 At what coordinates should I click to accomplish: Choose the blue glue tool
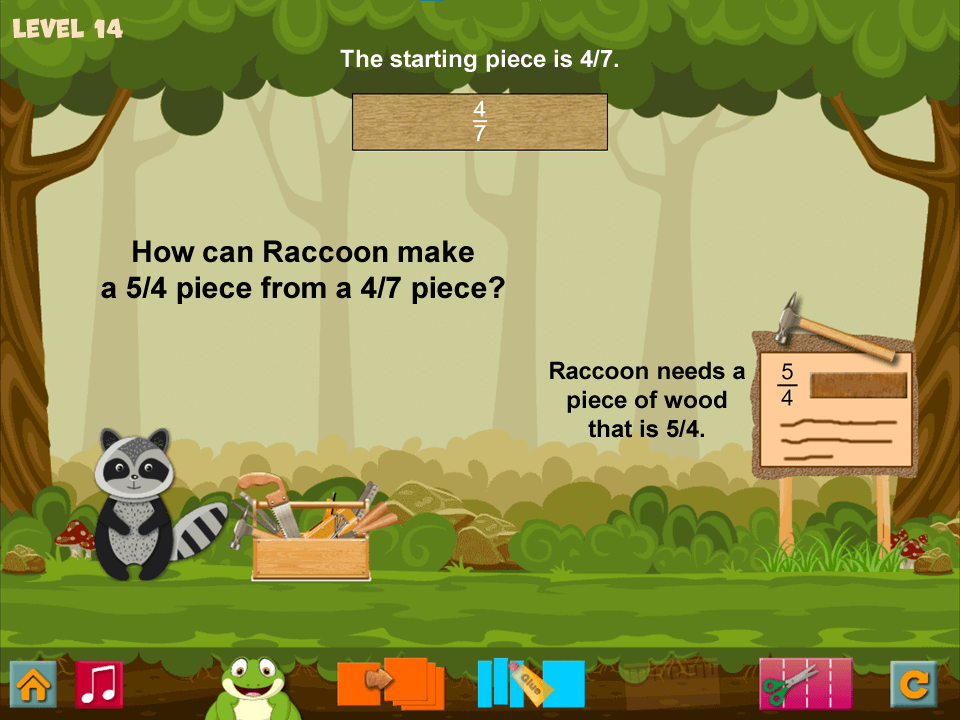(x=531, y=683)
